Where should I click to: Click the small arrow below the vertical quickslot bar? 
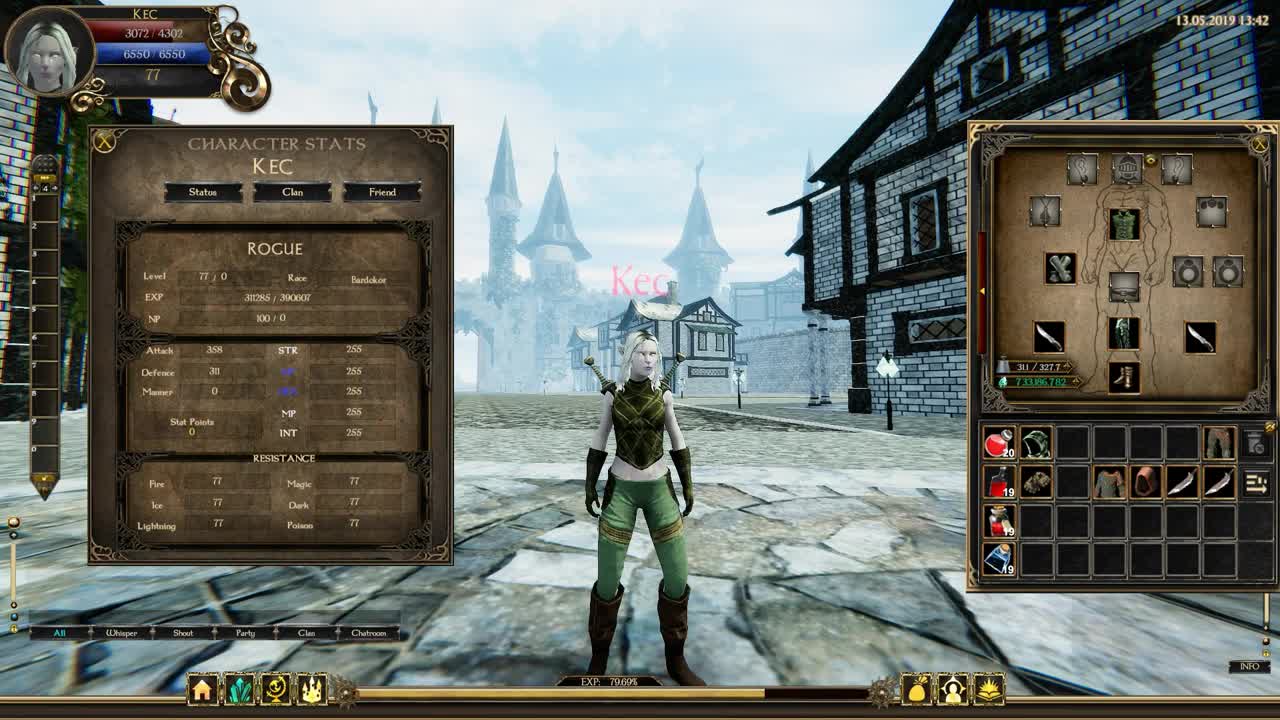pos(44,479)
